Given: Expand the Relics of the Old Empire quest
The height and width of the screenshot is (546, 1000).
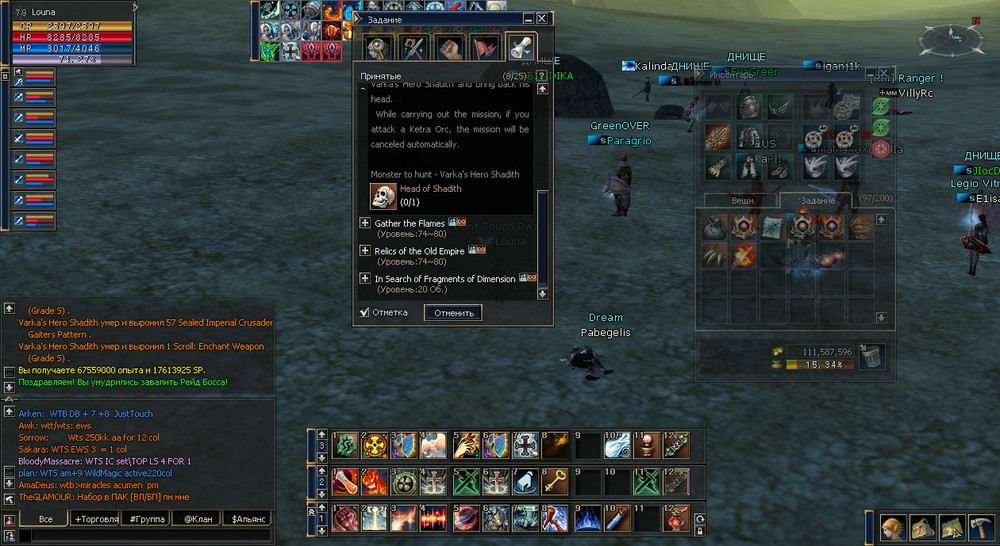Looking at the screenshot, I should tap(365, 250).
